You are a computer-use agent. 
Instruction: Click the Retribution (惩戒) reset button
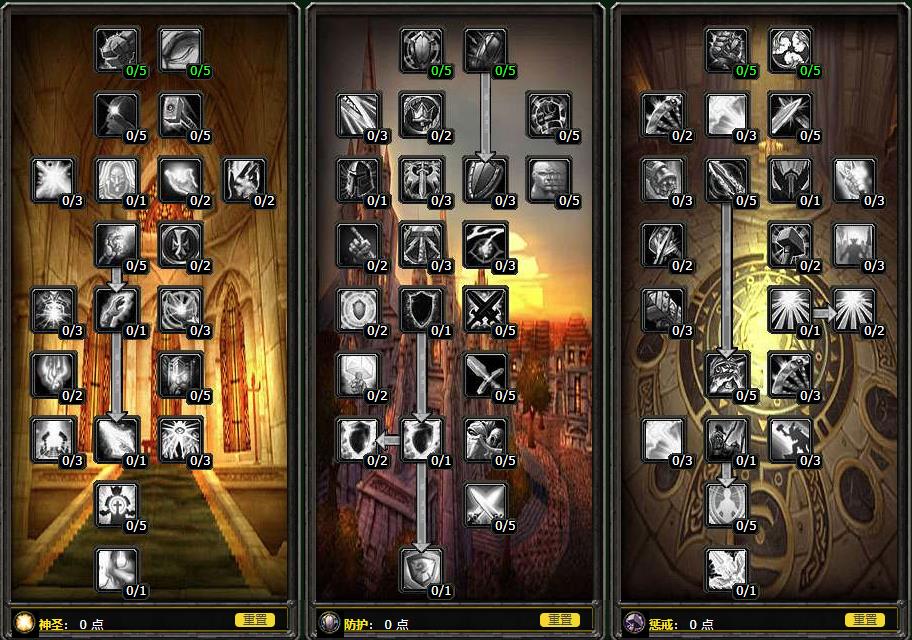click(x=864, y=620)
